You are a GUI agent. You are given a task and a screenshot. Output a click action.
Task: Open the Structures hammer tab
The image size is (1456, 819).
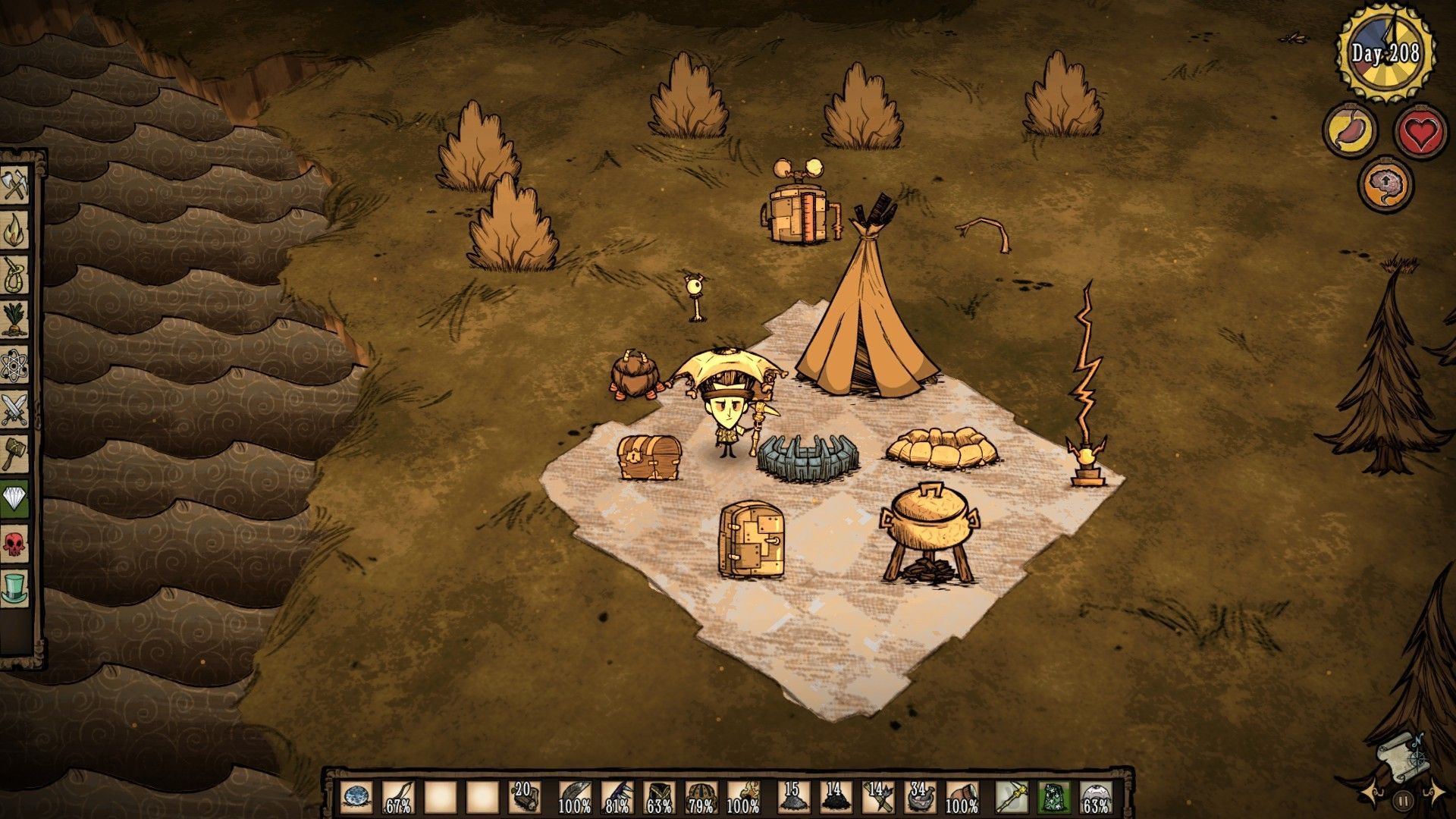15,454
